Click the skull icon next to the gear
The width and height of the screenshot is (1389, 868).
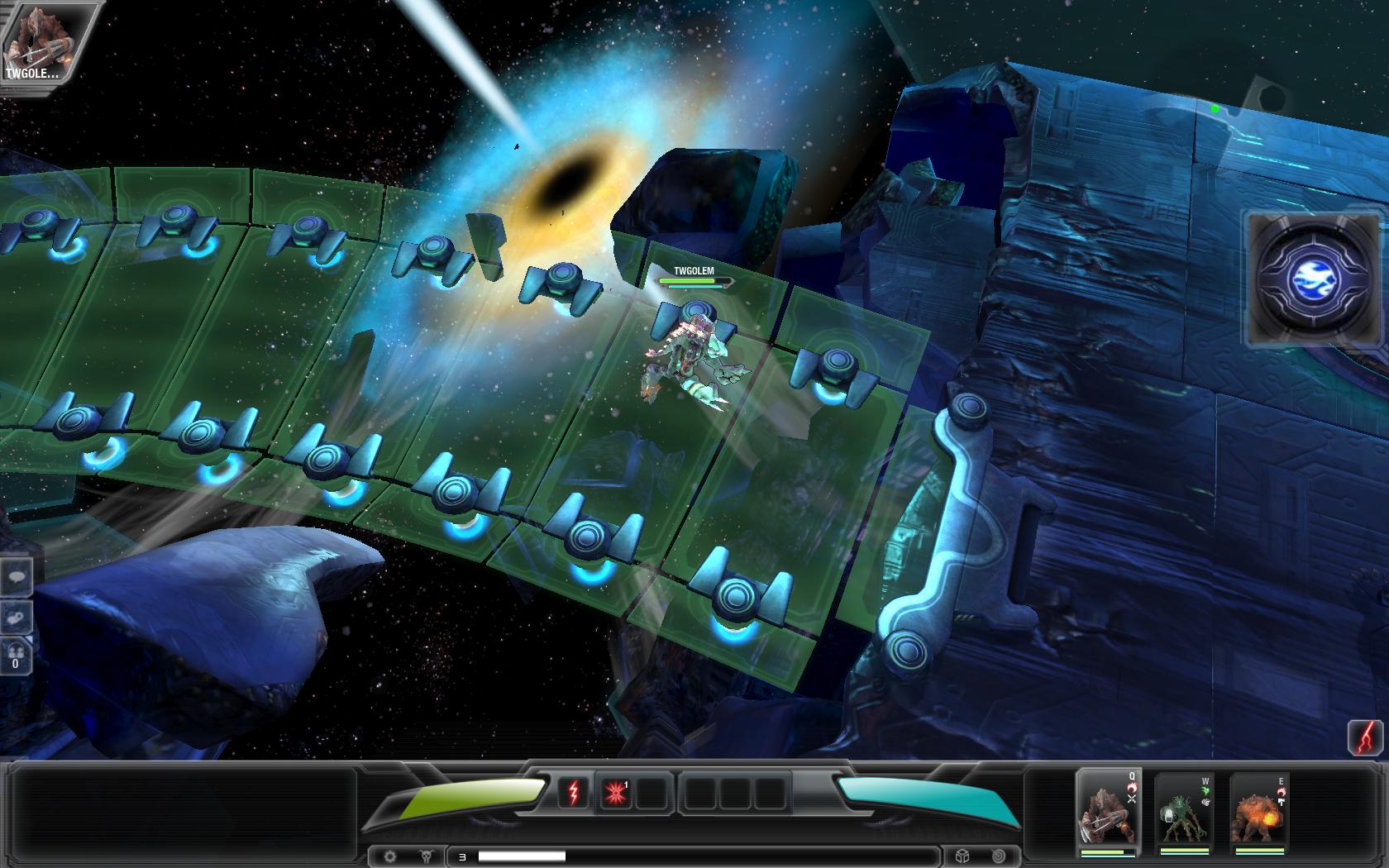[427, 856]
